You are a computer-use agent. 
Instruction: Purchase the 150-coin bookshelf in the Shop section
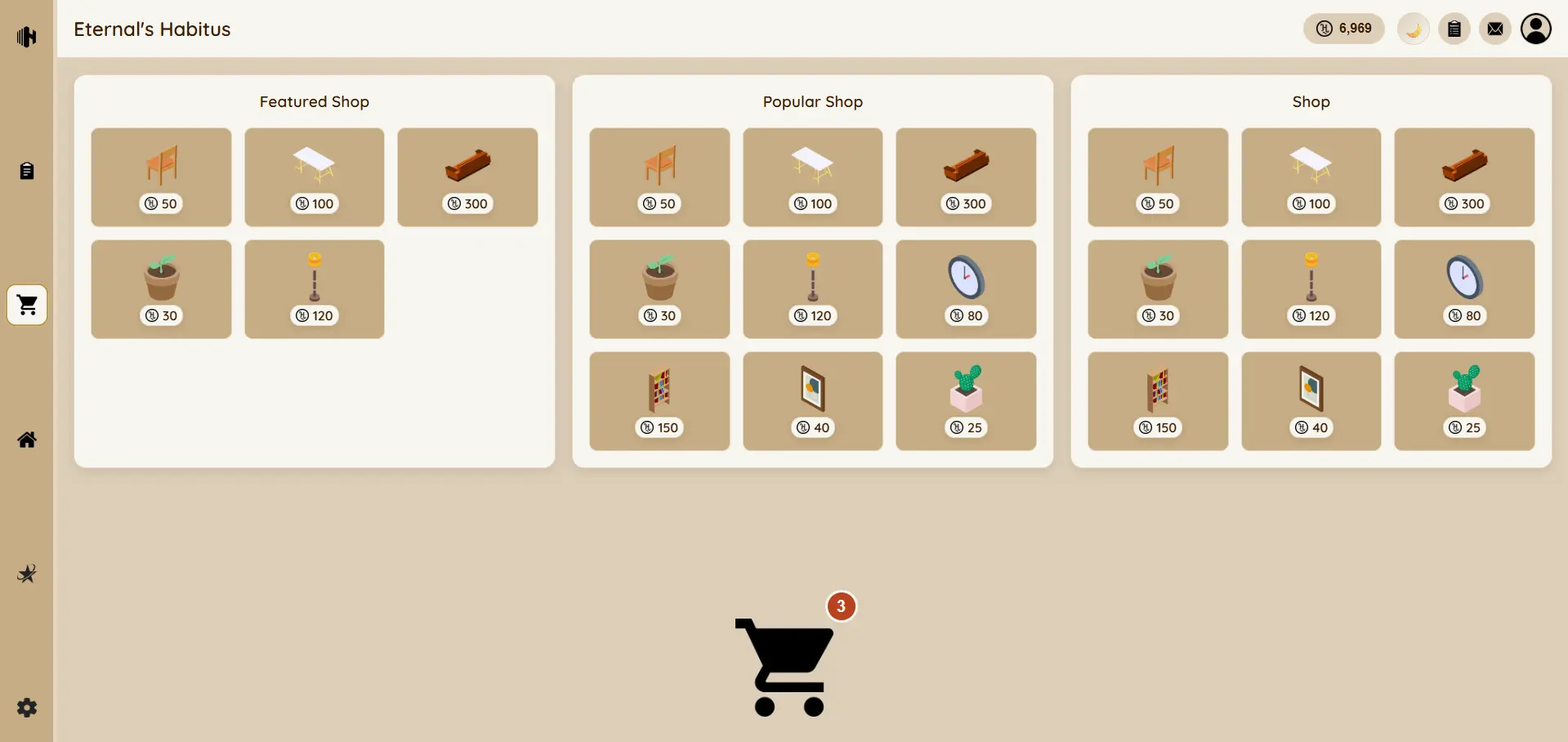(1157, 401)
